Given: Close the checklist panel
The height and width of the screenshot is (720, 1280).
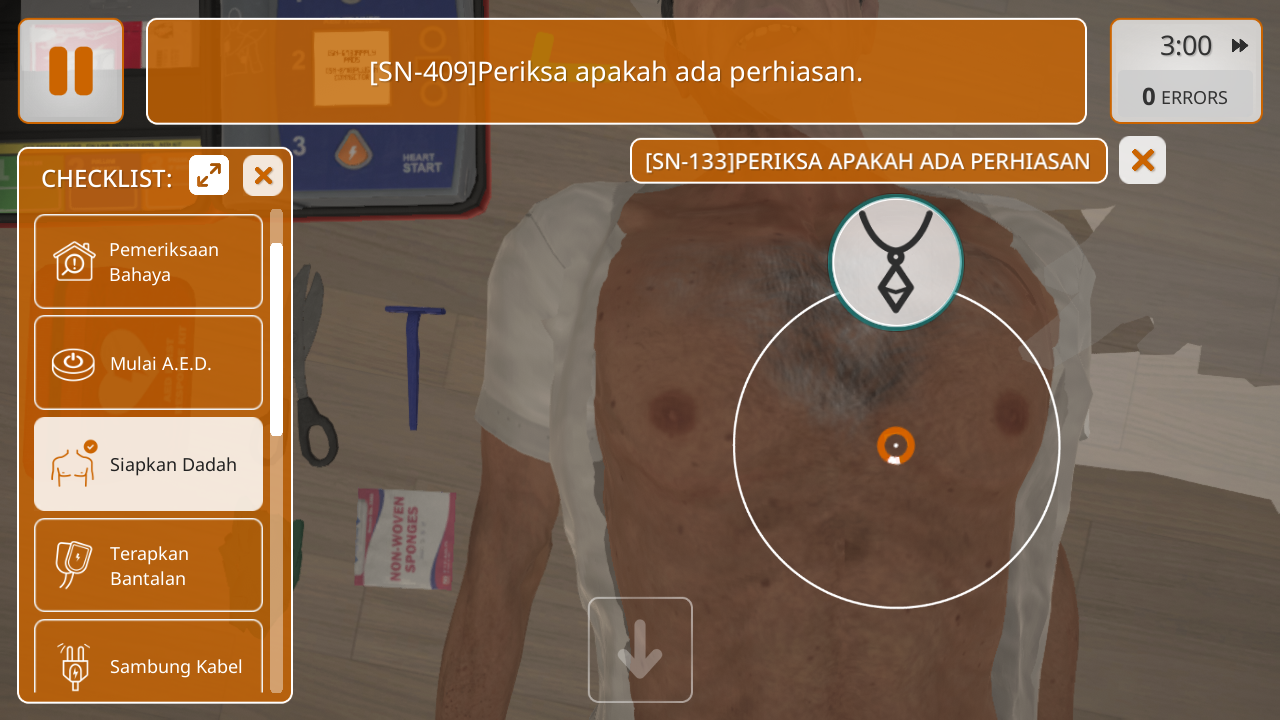Looking at the screenshot, I should 263,176.
